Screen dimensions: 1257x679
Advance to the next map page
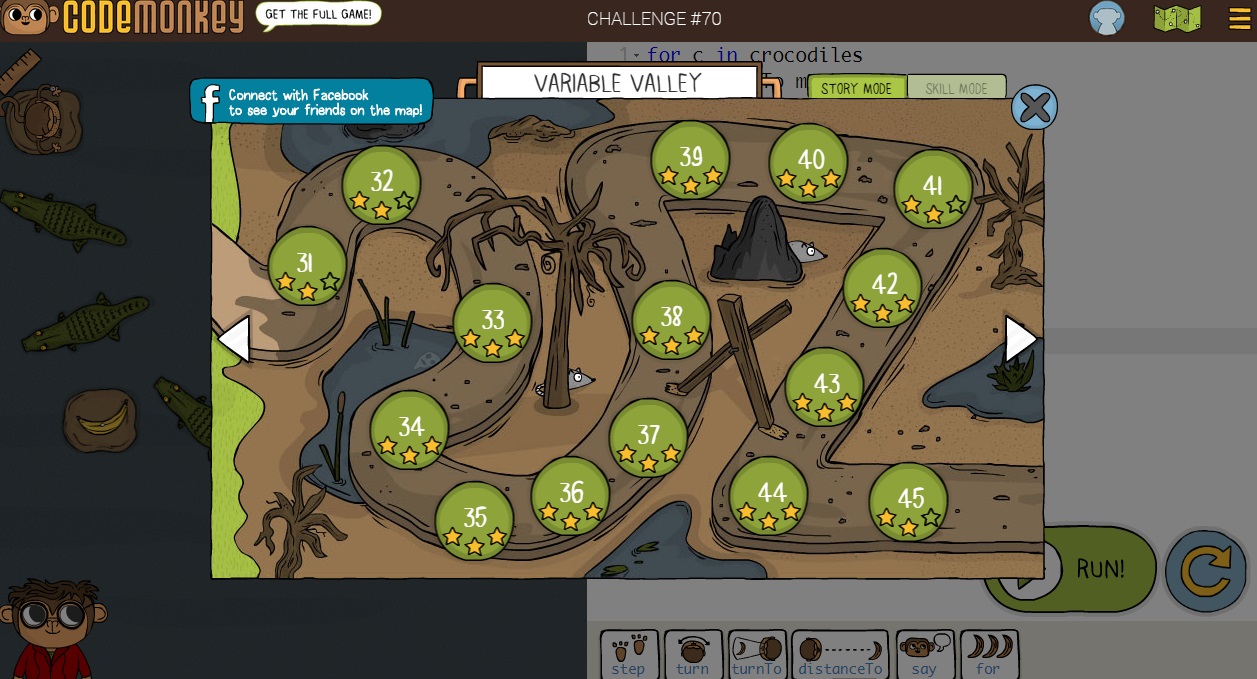1020,340
